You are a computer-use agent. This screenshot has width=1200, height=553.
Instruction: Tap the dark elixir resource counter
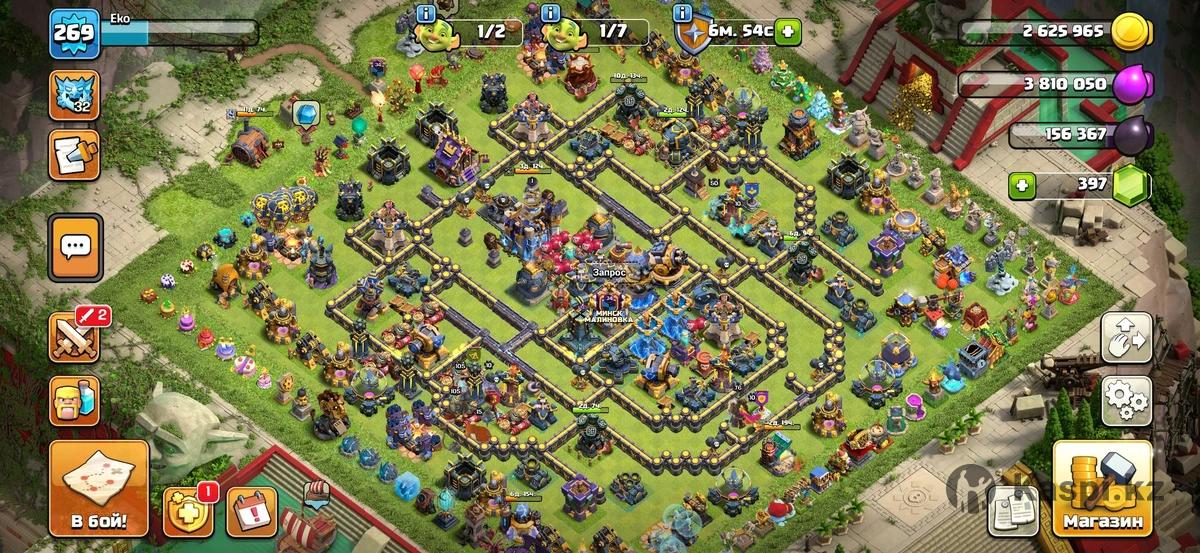[x=1070, y=135]
